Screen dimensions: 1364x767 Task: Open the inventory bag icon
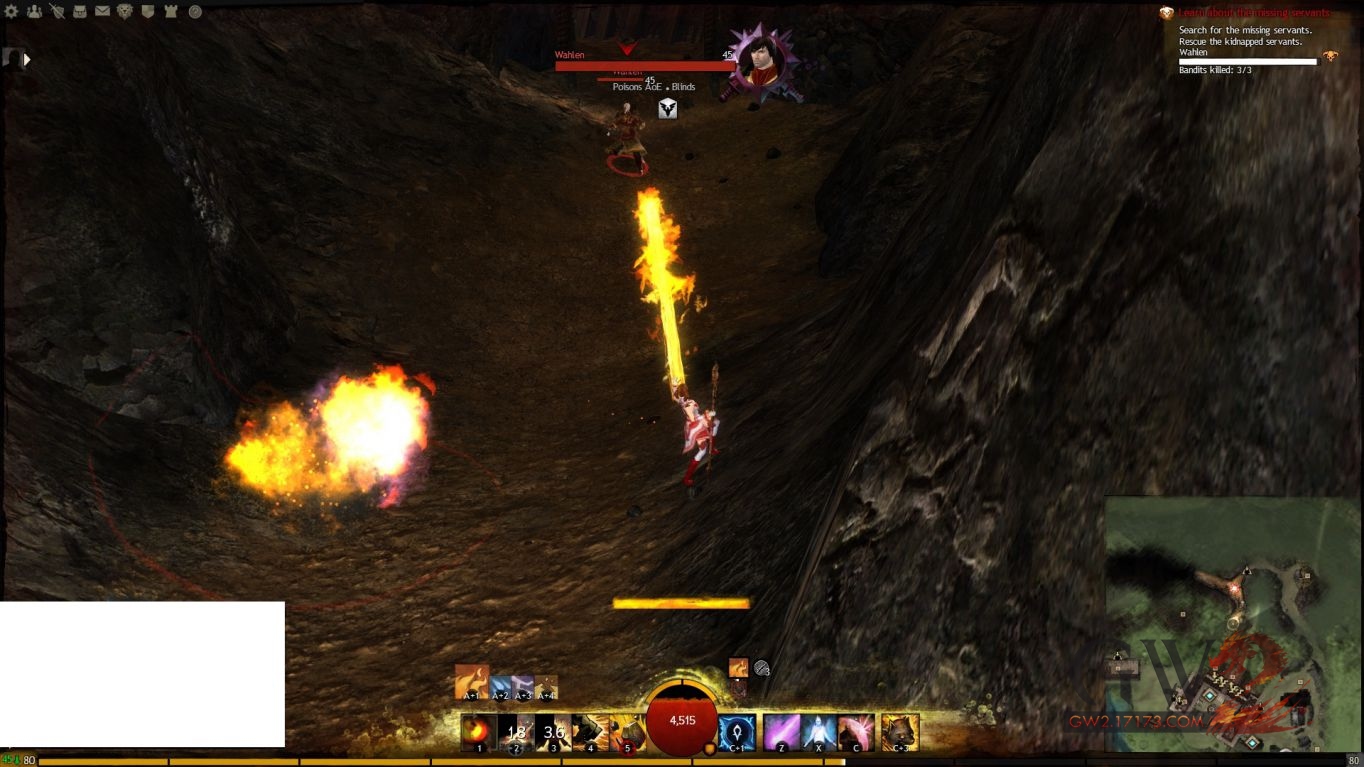pyautogui.click(x=80, y=12)
